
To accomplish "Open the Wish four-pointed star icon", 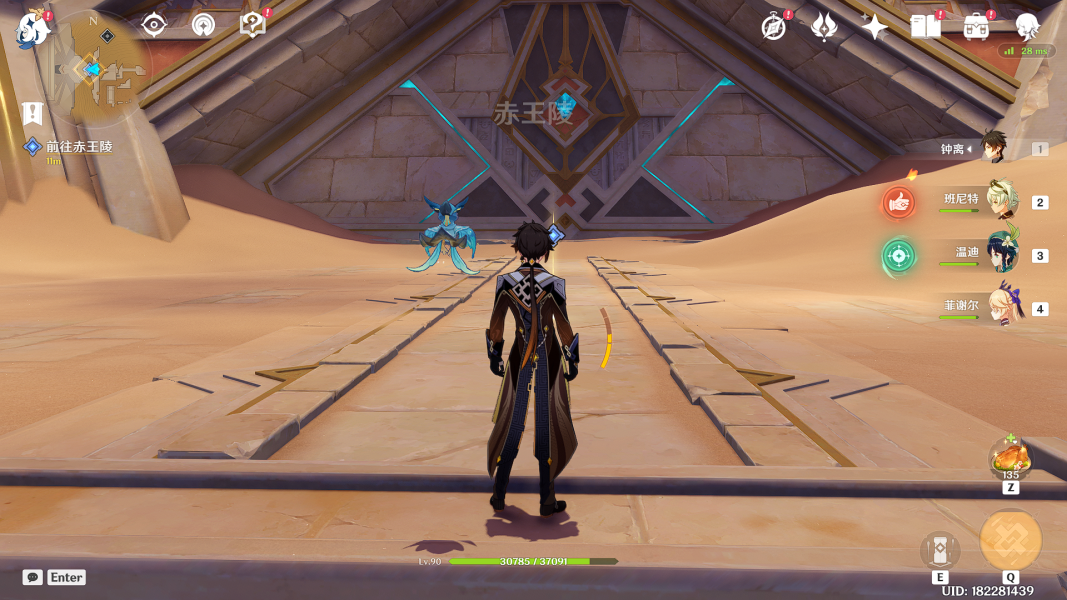I will click(x=874, y=27).
